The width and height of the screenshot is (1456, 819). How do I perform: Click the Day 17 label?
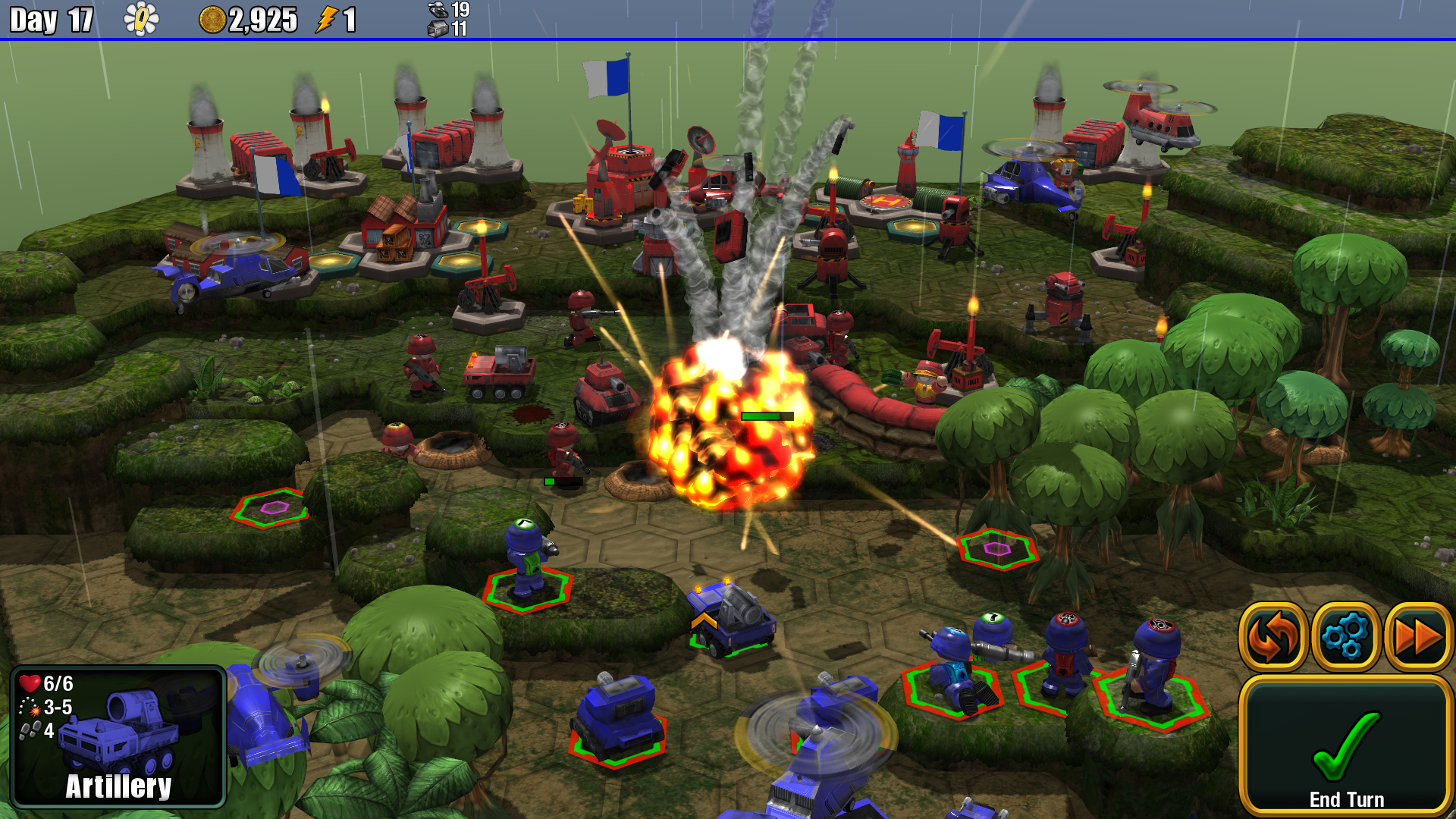tap(49, 20)
